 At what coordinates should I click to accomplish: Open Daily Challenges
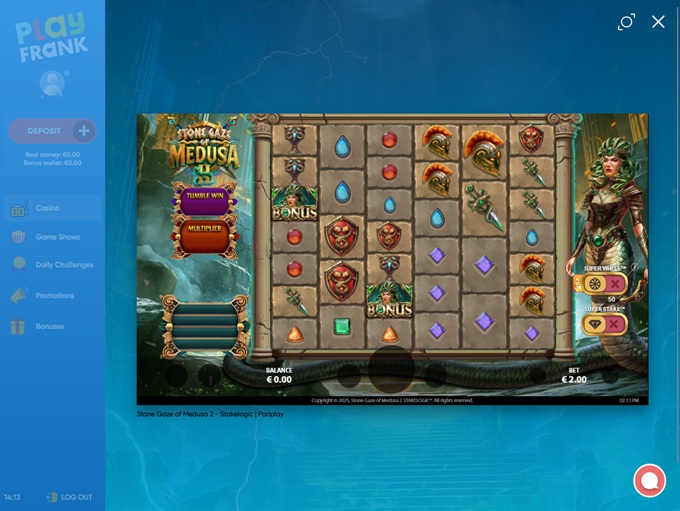click(x=64, y=265)
